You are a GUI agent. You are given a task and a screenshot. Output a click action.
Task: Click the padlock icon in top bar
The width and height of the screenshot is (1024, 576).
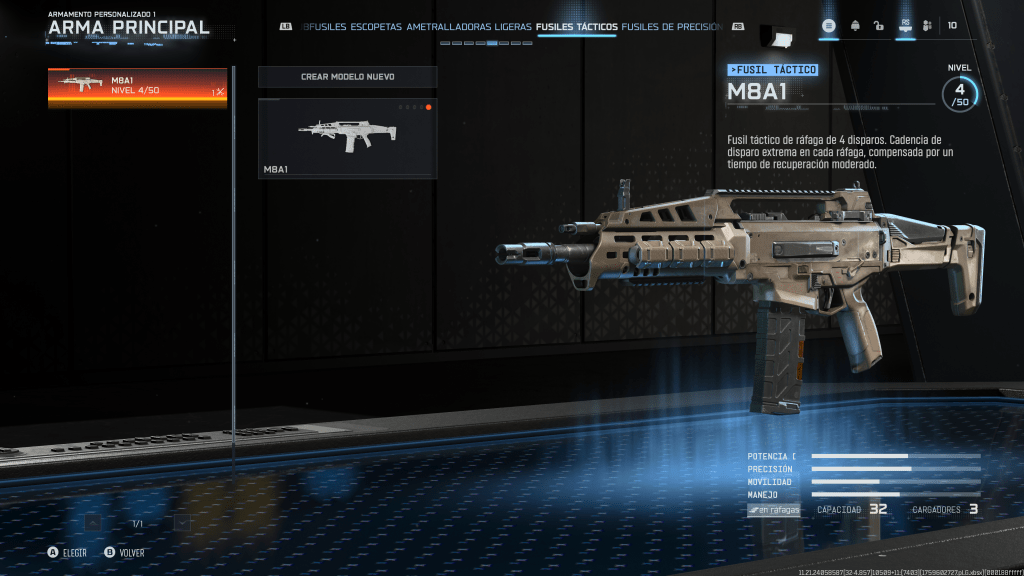pos(878,26)
